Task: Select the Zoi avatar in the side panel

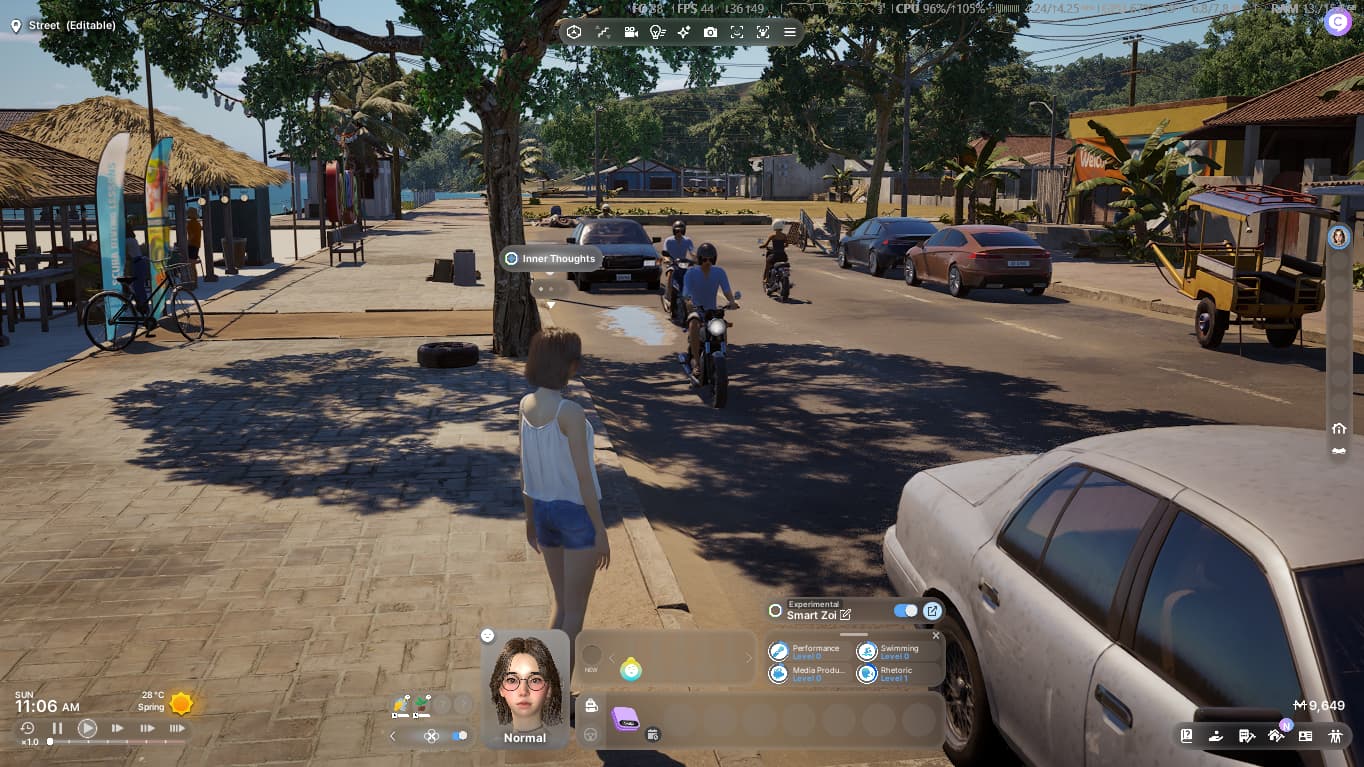Action: point(1339,237)
